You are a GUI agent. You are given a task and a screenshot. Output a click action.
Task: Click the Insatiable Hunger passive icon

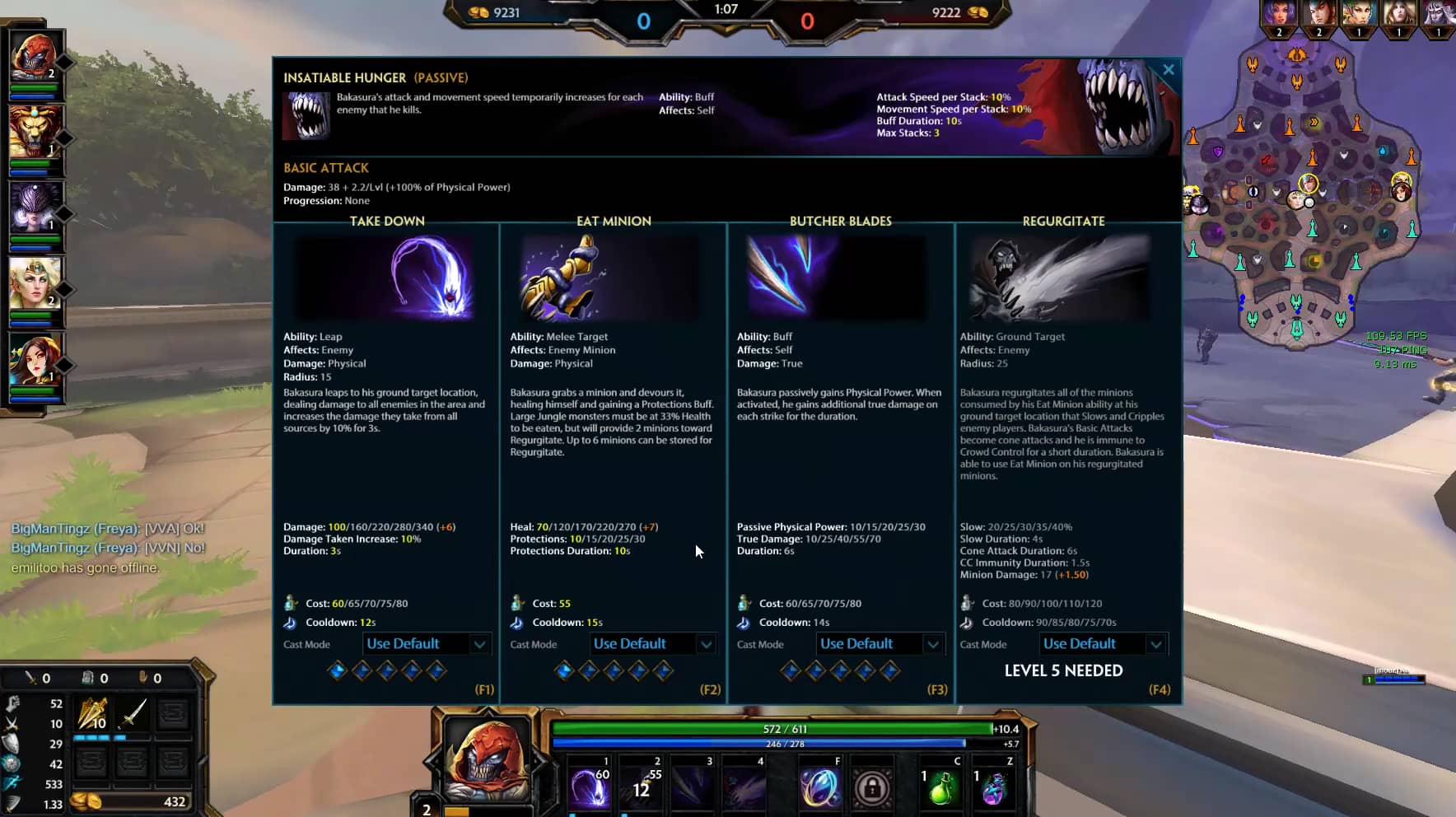(x=306, y=116)
